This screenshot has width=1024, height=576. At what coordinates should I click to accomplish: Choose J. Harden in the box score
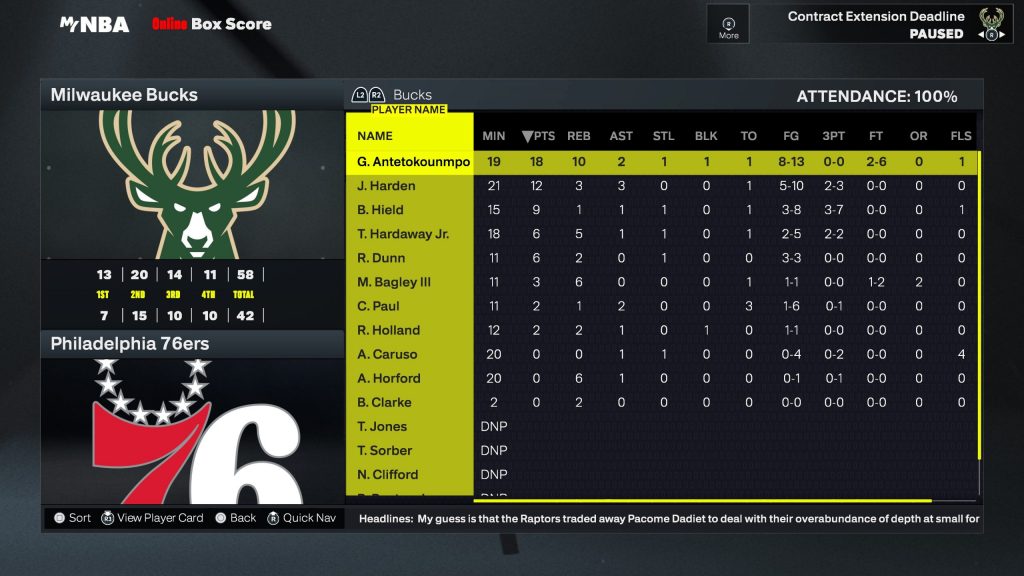pos(386,186)
